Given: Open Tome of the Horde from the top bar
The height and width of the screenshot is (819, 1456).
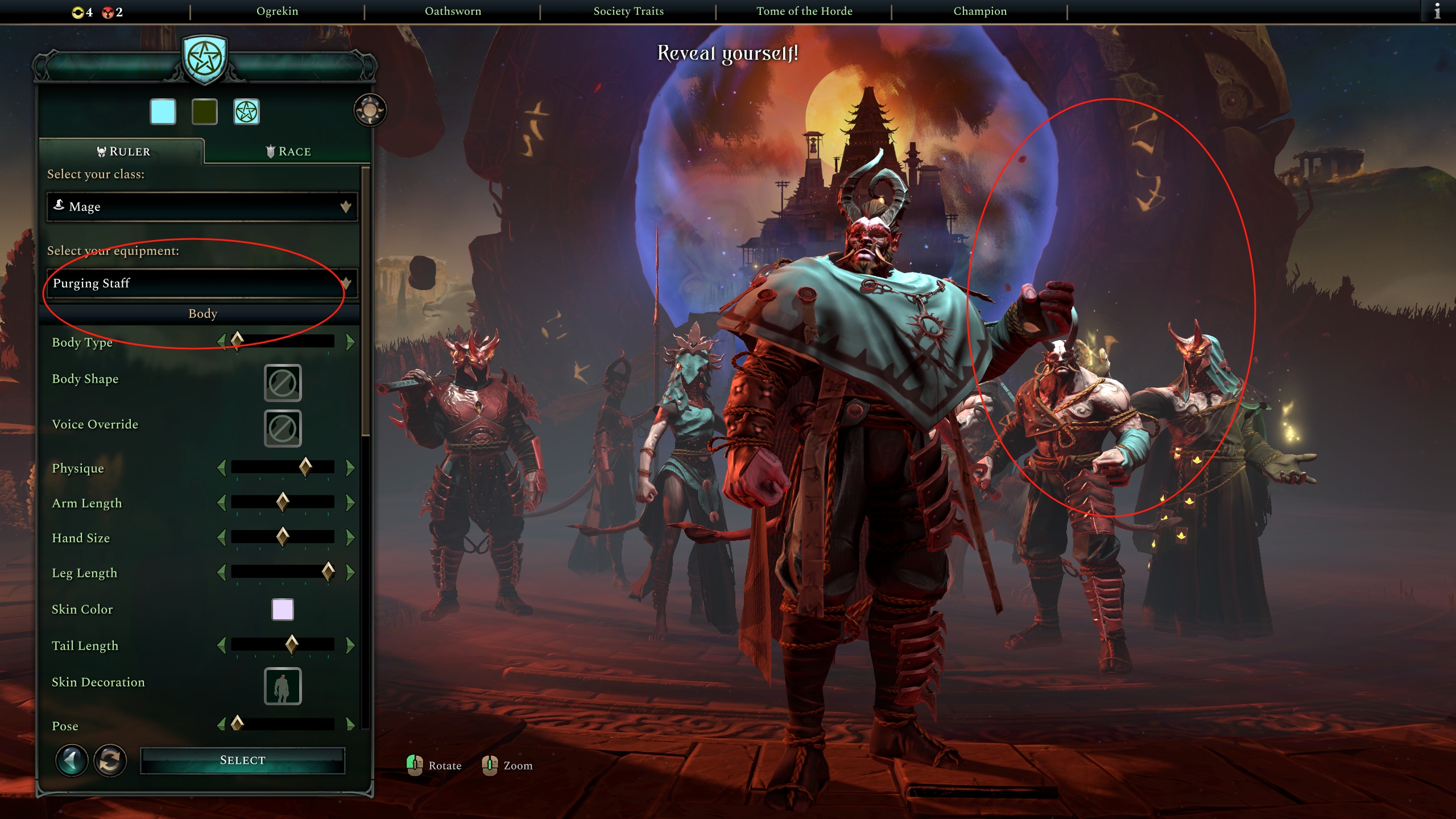Looking at the screenshot, I should [x=804, y=10].
